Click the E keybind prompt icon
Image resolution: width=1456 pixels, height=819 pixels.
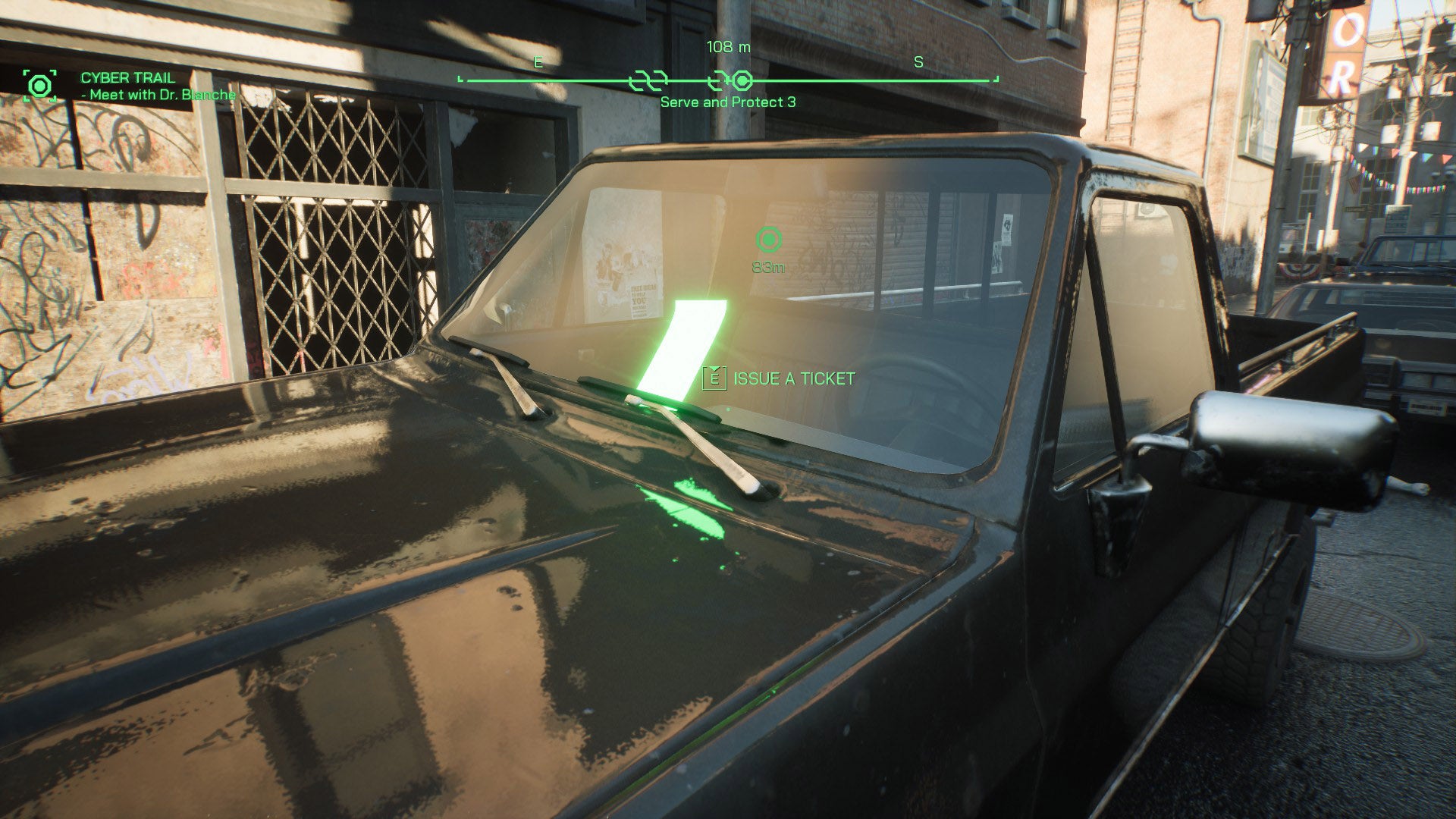pyautogui.click(x=714, y=376)
